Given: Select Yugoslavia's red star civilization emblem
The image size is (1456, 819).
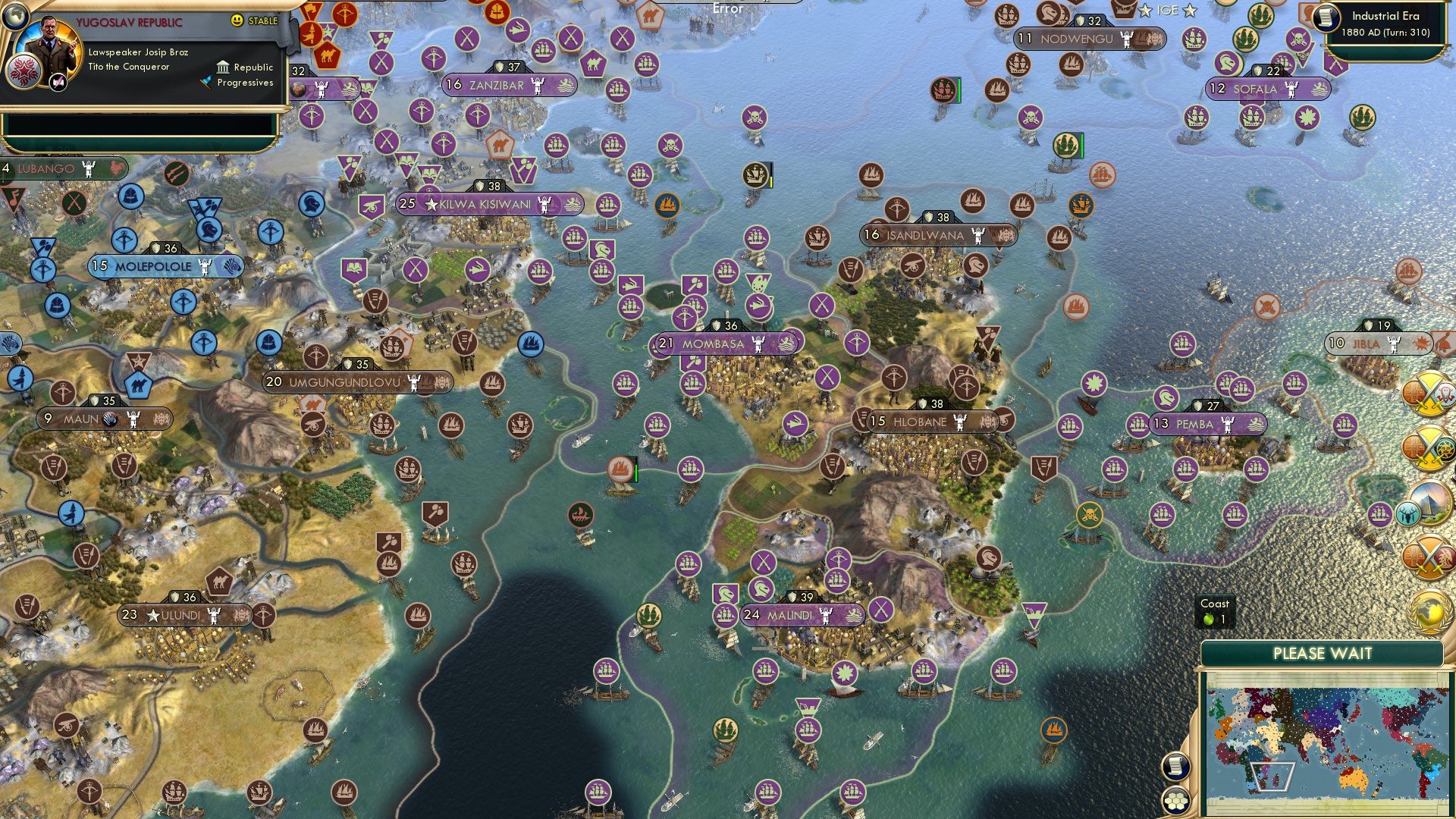Looking at the screenshot, I should tap(23, 74).
